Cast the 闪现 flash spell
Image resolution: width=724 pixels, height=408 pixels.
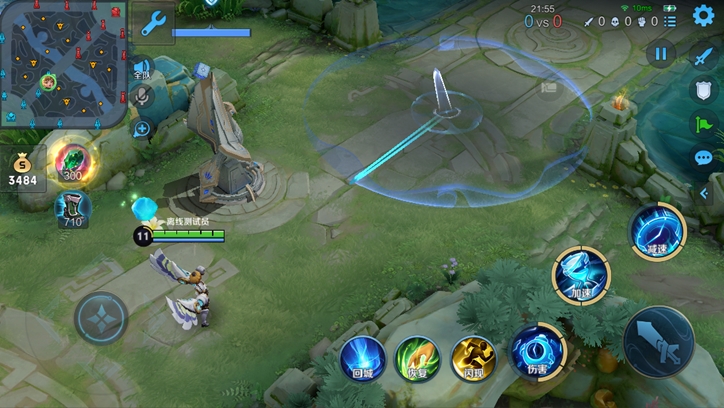[x=473, y=355]
